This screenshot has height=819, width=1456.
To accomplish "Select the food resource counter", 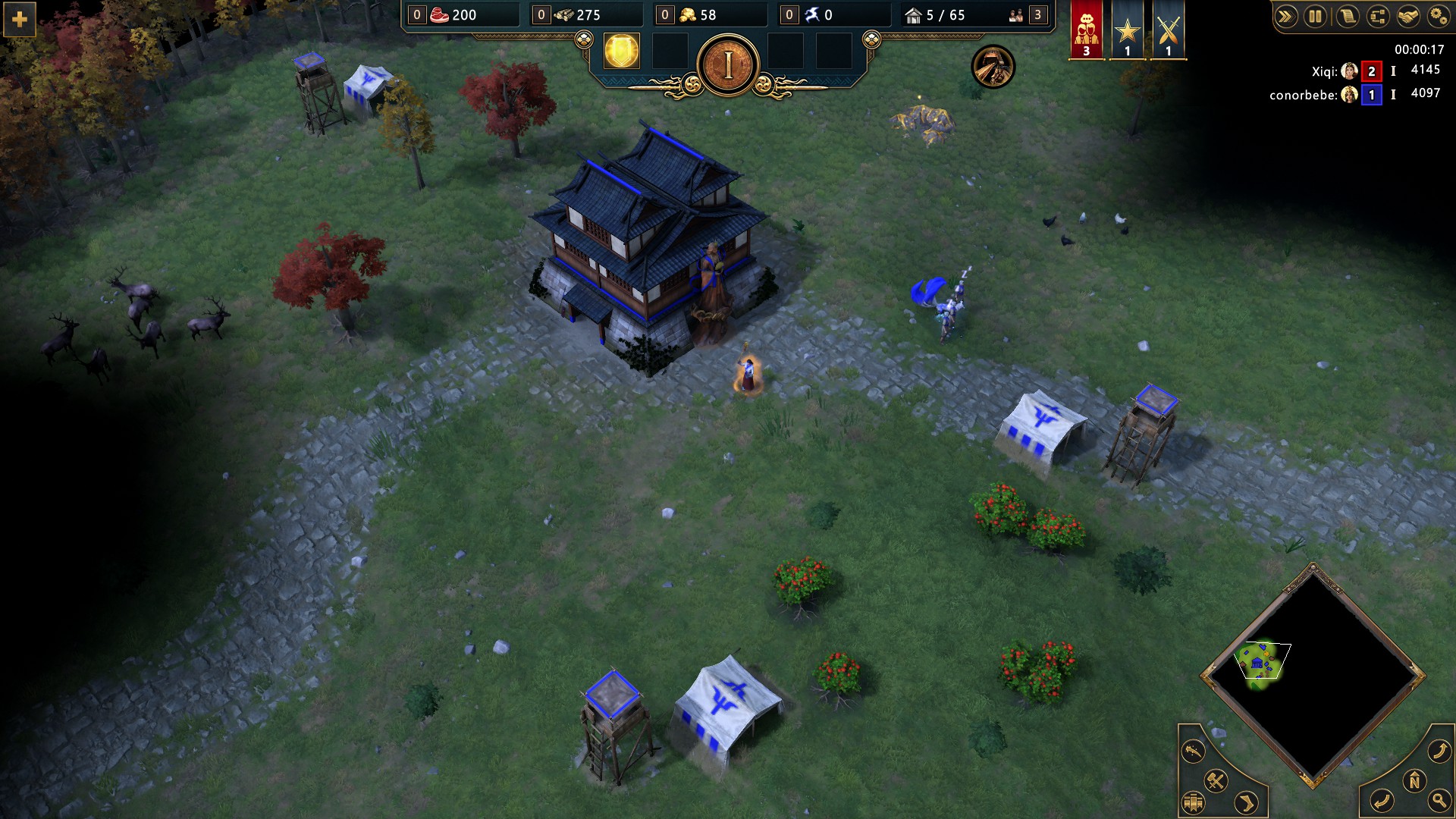I will coord(453,15).
